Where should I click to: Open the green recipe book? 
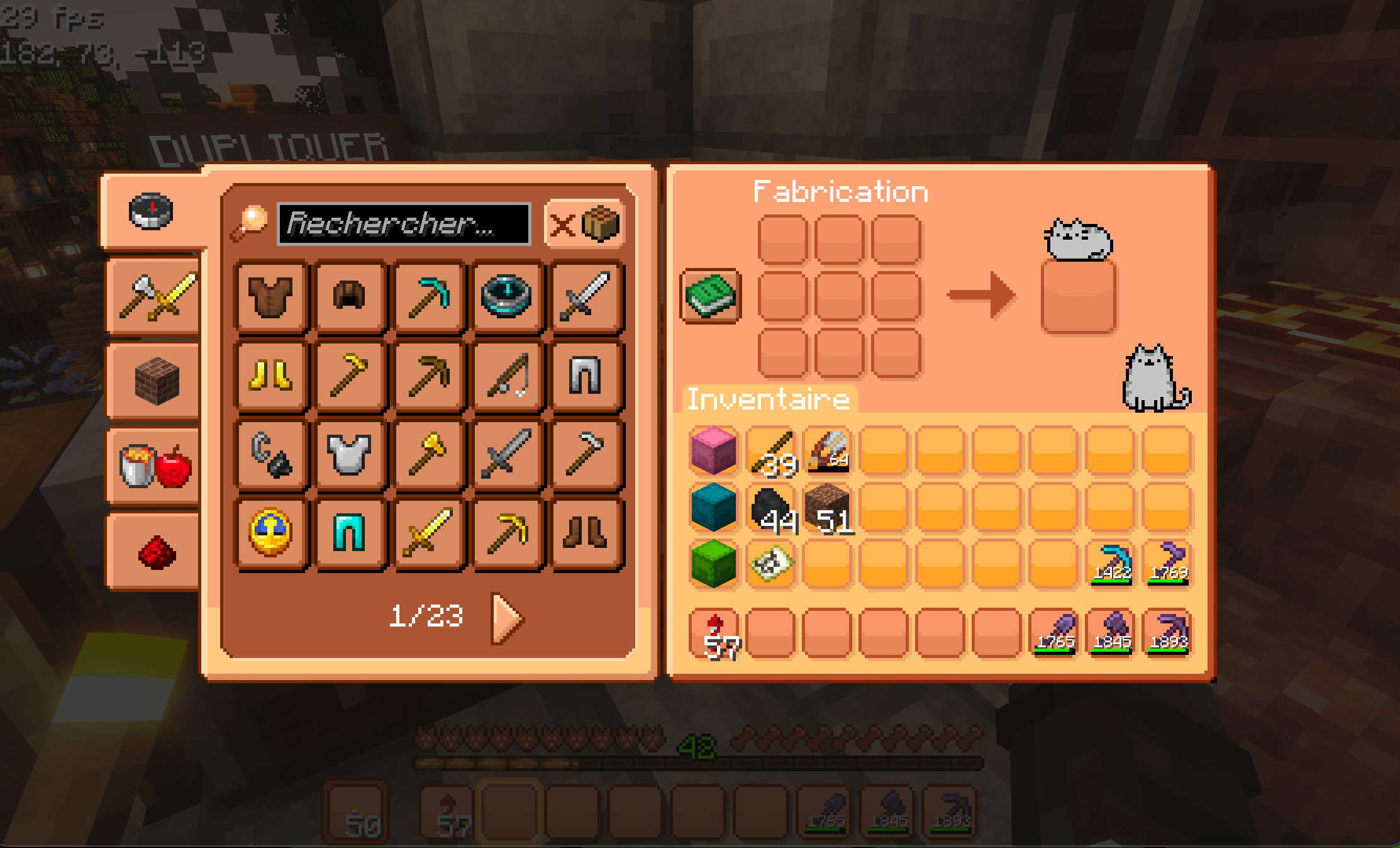pos(711,298)
